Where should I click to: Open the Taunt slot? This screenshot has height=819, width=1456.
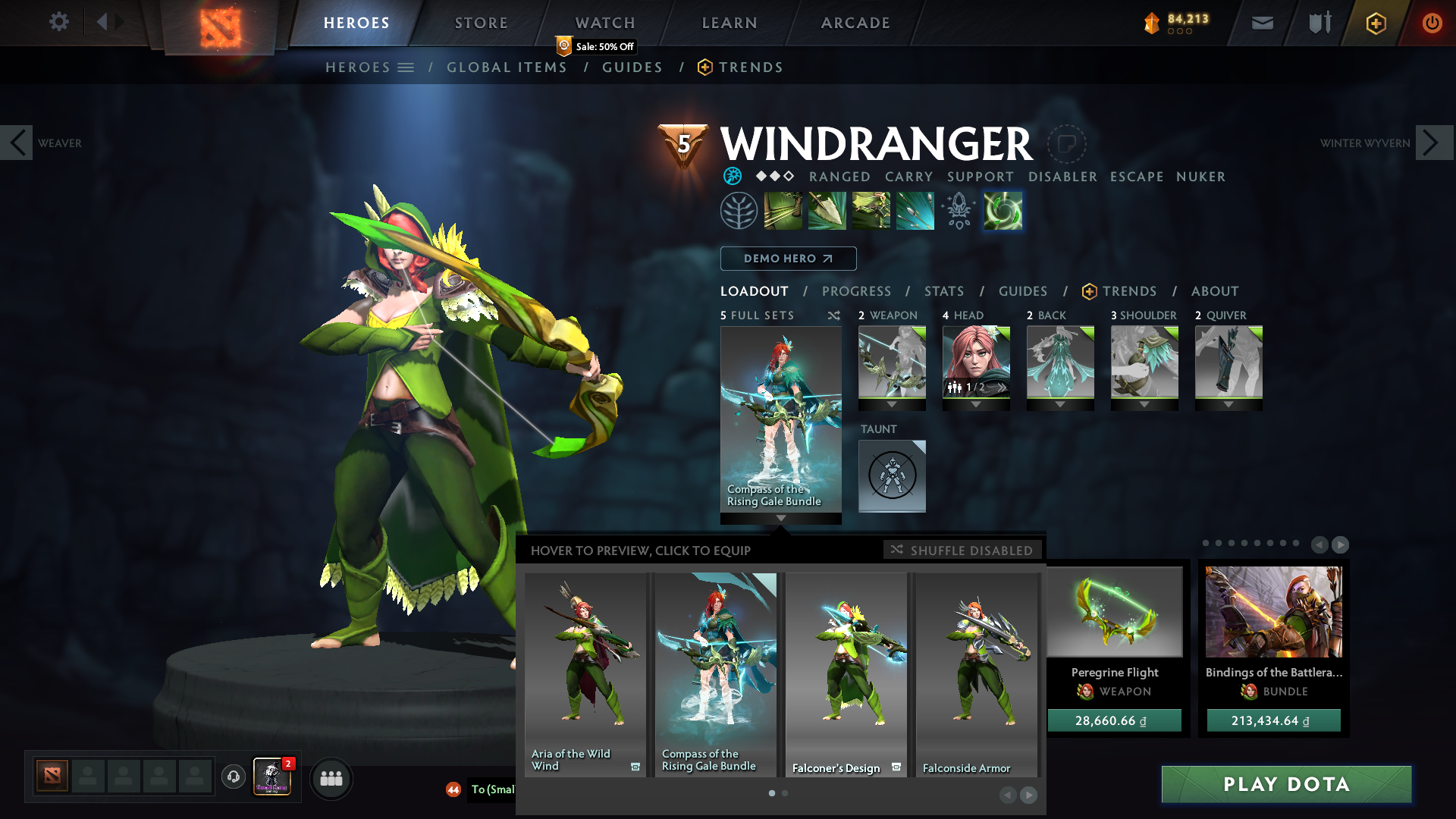point(892,475)
